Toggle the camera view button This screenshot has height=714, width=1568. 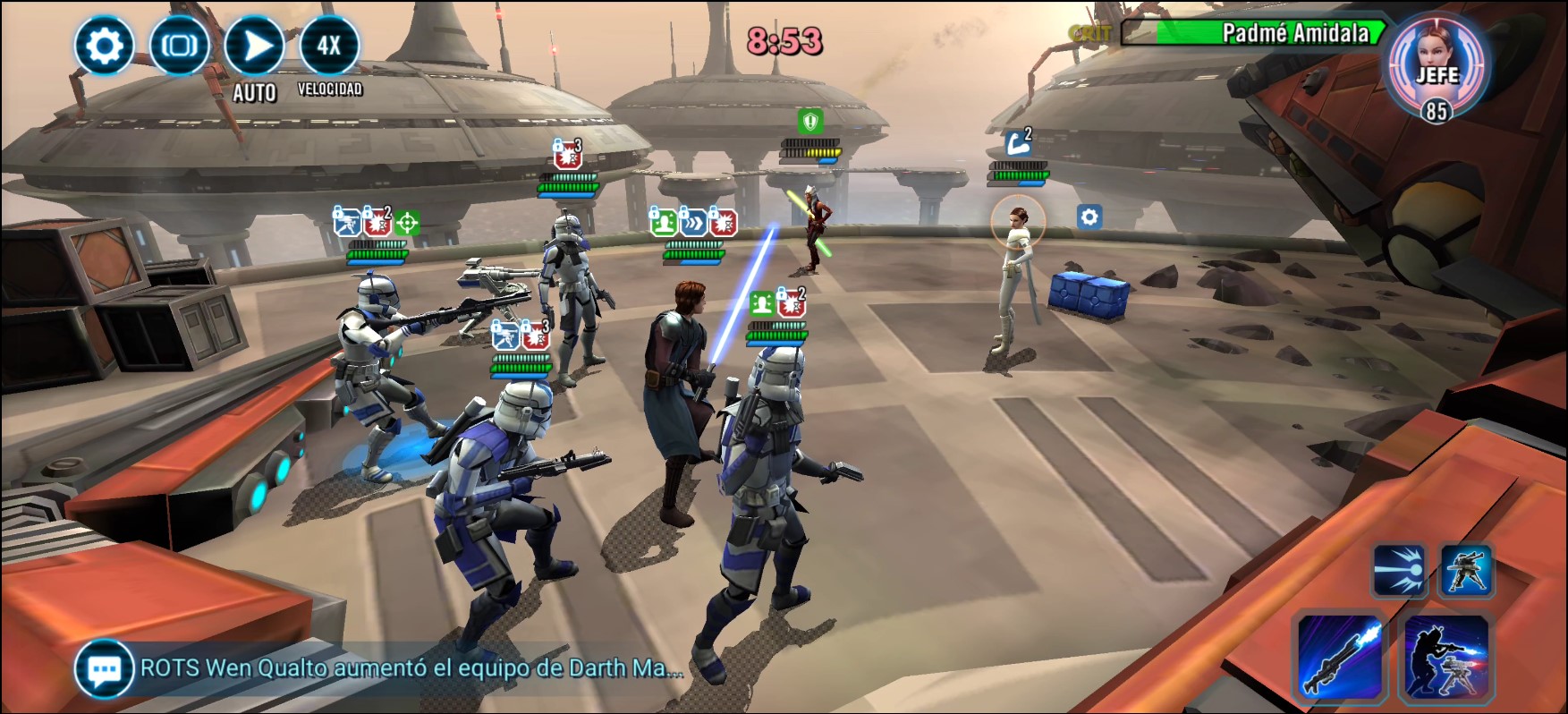coord(179,46)
